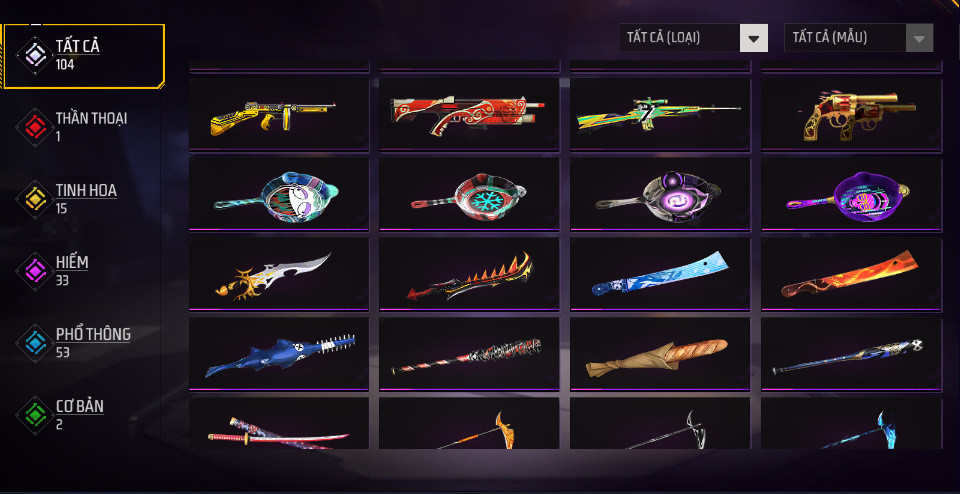Select the Tất Cả category tab
Viewport: 960px width, 494px height.
(x=84, y=55)
